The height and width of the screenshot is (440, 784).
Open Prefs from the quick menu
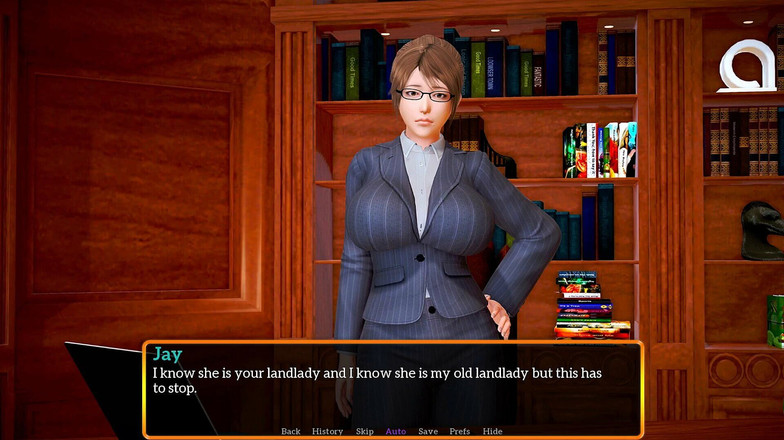(x=460, y=431)
